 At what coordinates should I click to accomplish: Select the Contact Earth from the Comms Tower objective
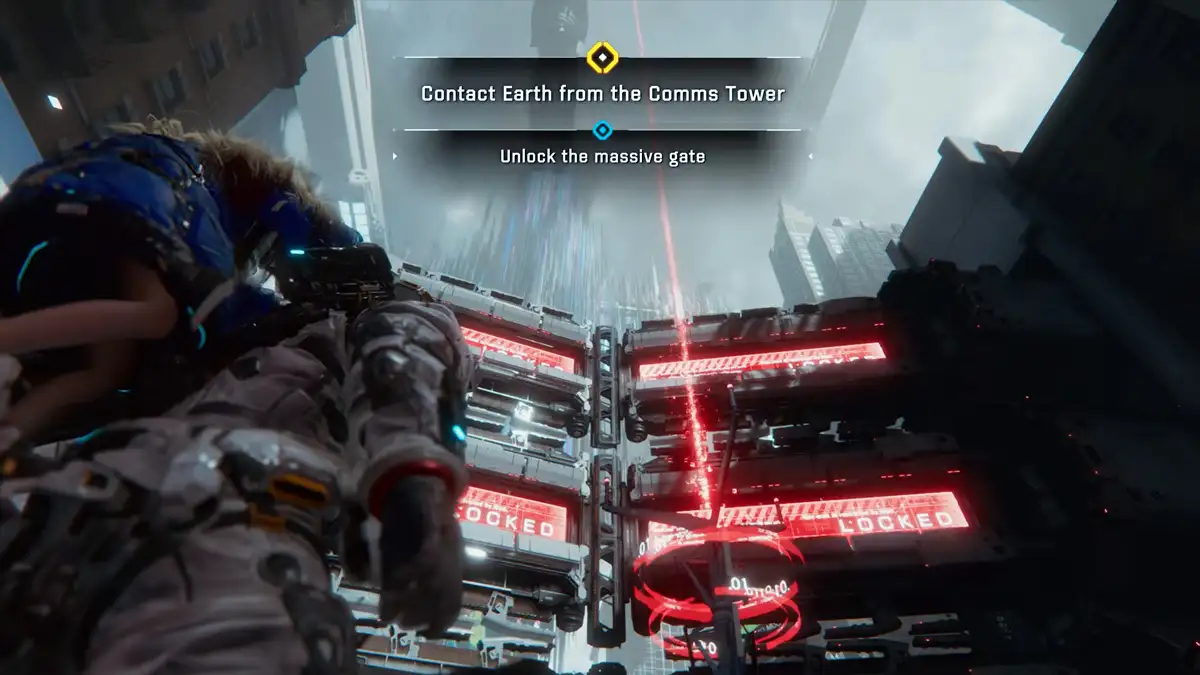602,94
